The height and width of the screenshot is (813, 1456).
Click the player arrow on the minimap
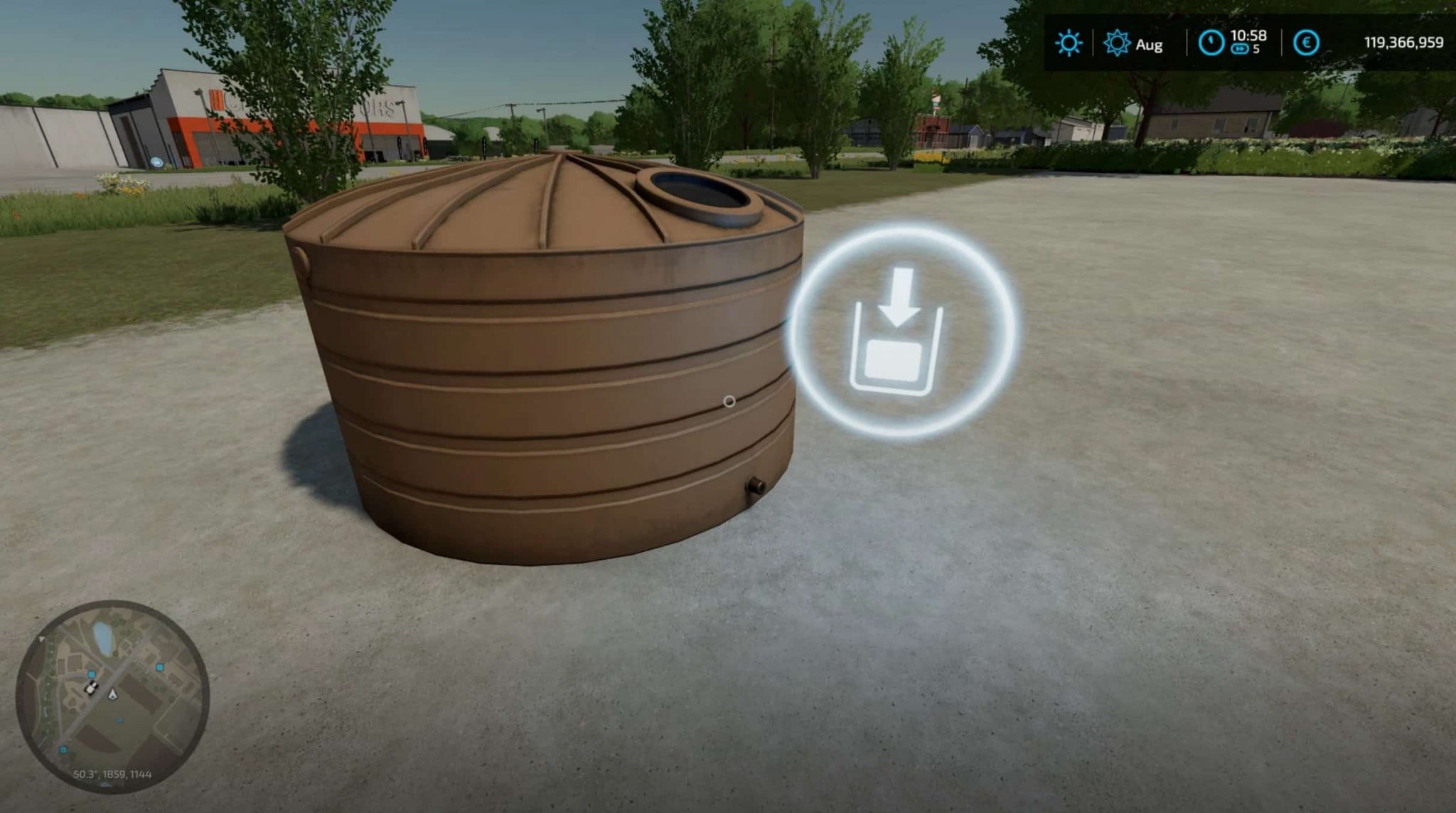pyautogui.click(x=113, y=695)
